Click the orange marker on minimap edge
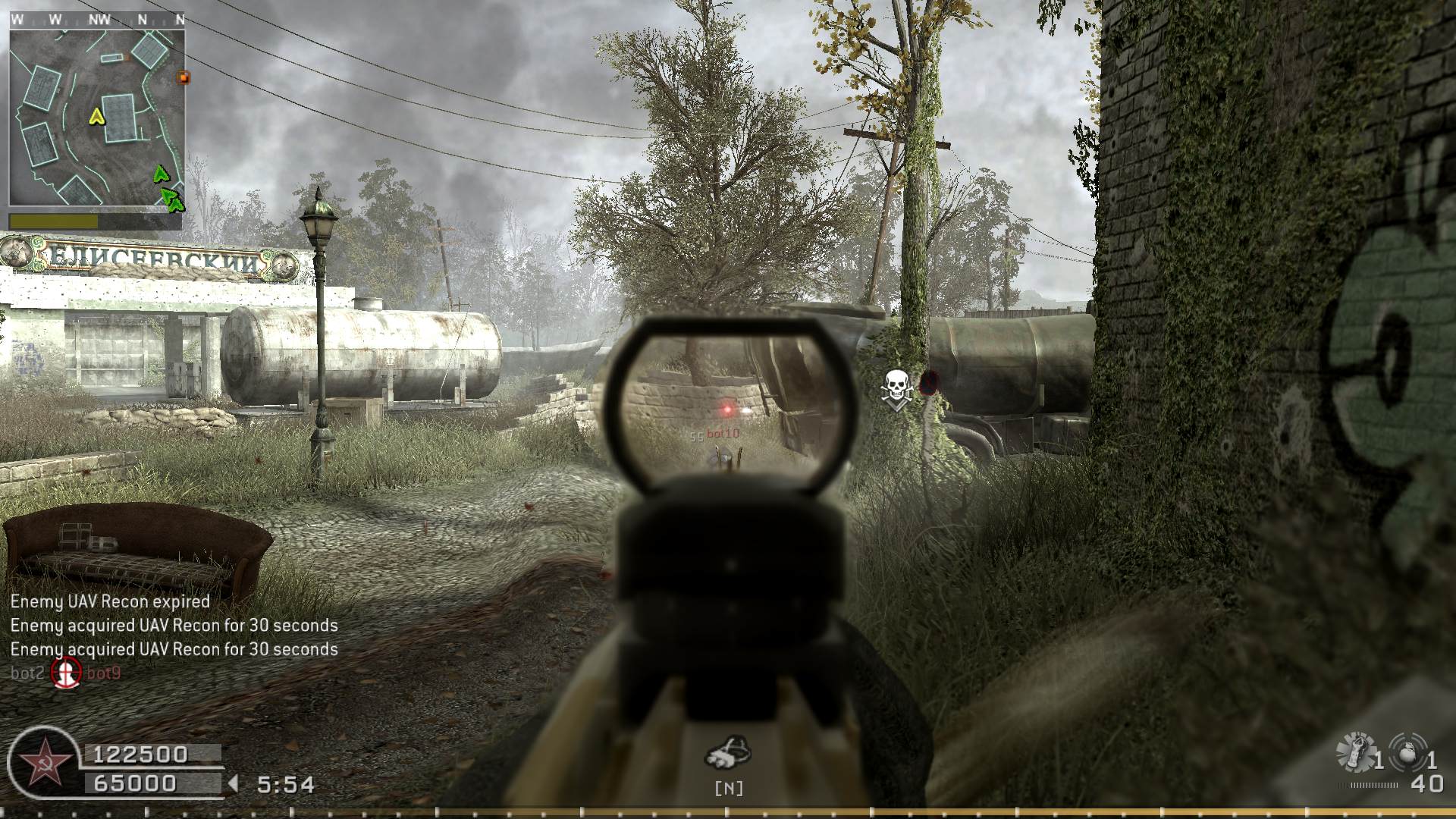1456x819 pixels. tap(183, 77)
